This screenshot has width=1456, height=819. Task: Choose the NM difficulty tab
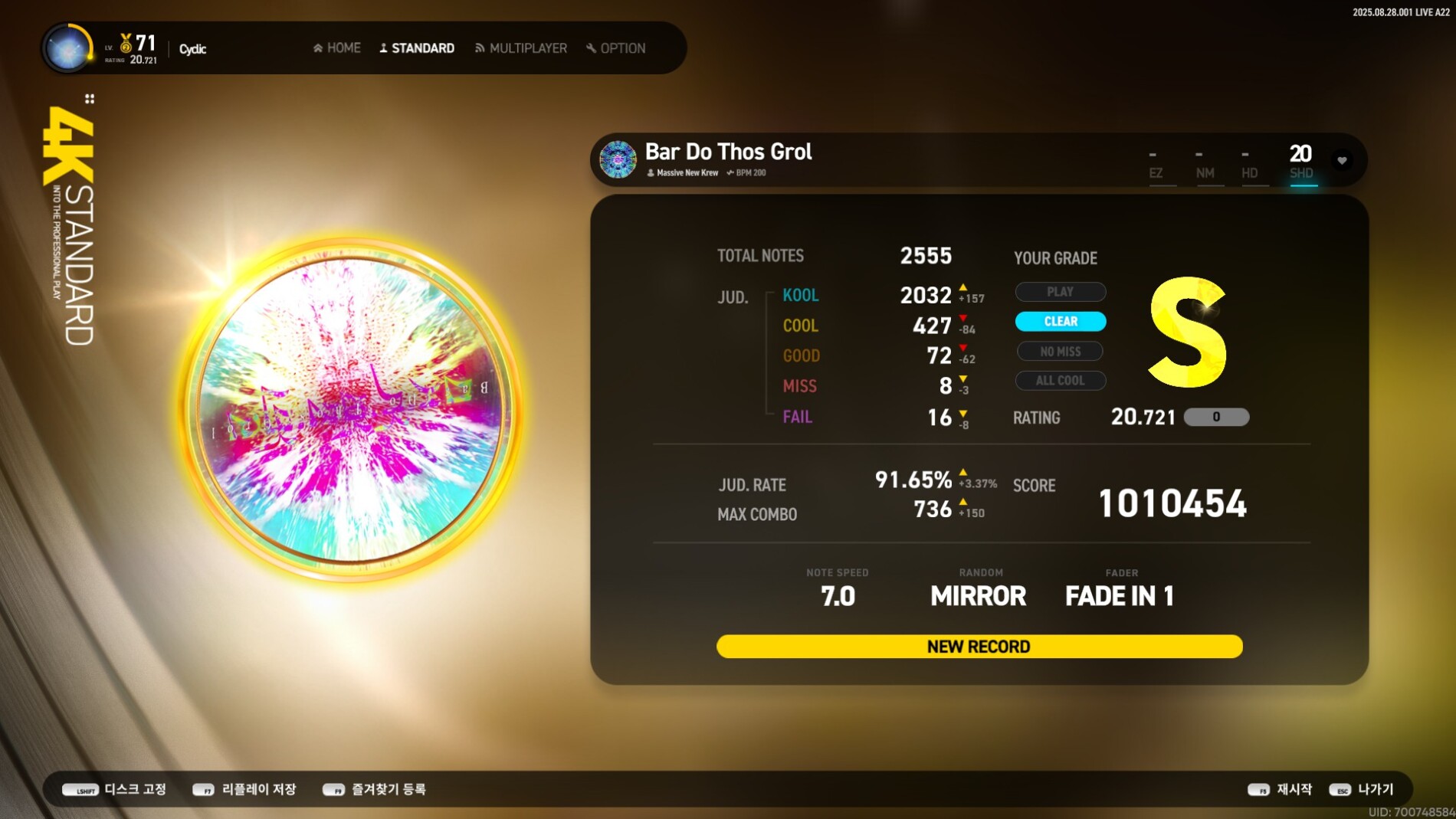(1205, 163)
